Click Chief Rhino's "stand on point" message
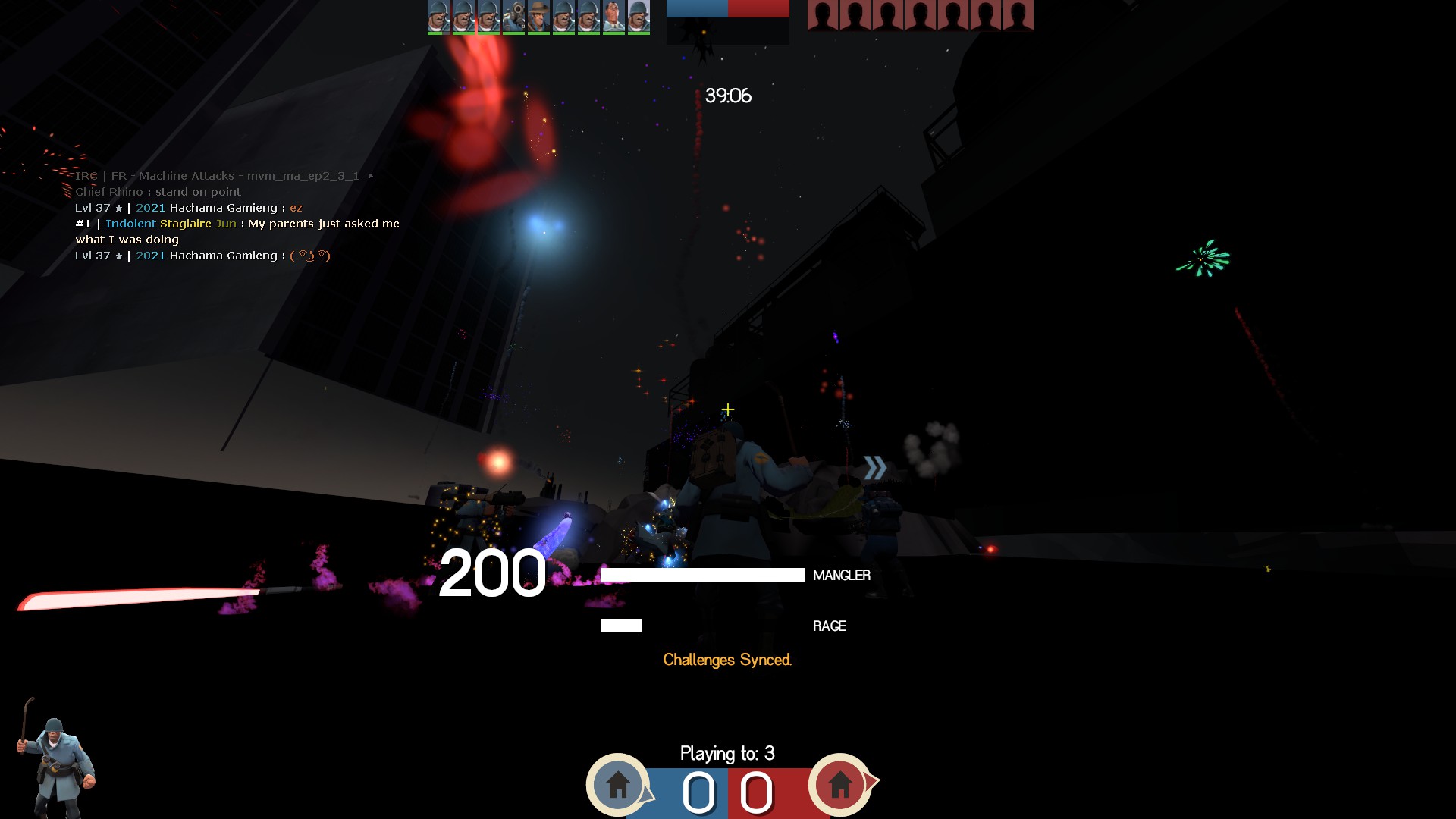 158,192
